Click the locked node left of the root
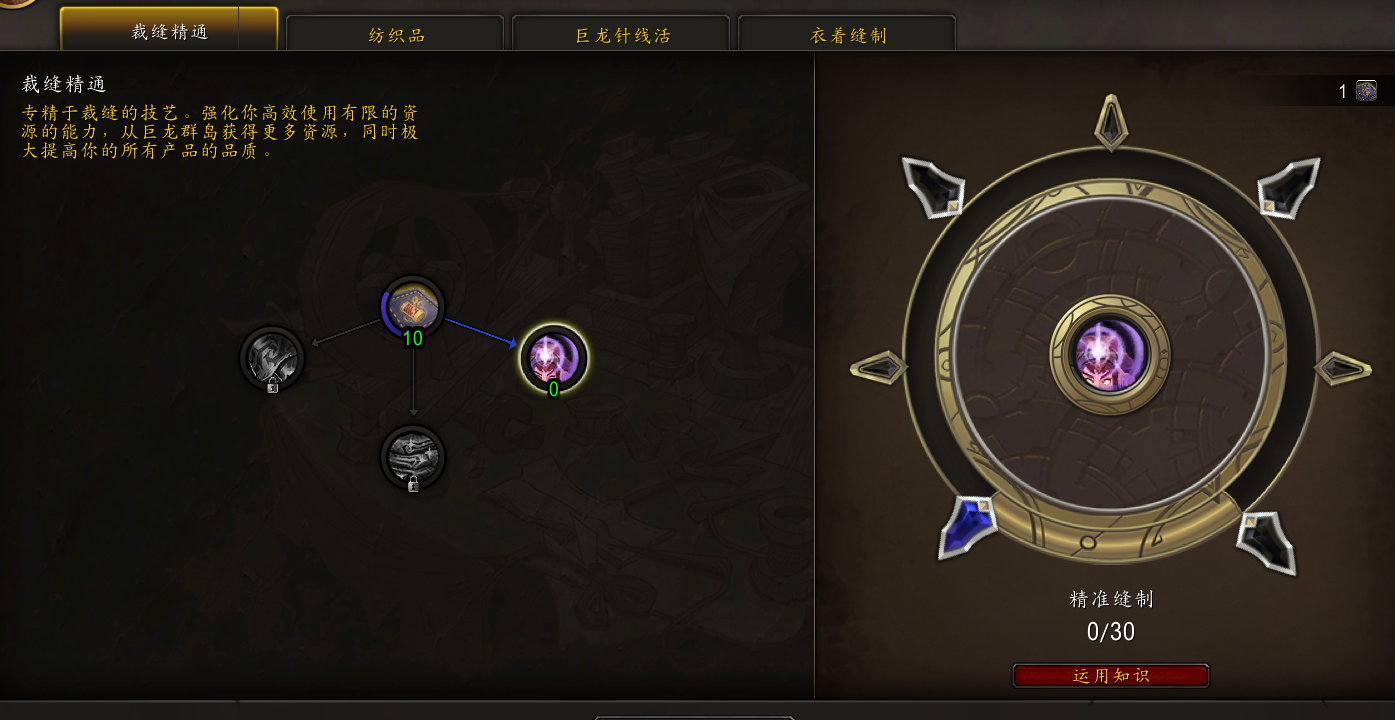 tap(272, 360)
